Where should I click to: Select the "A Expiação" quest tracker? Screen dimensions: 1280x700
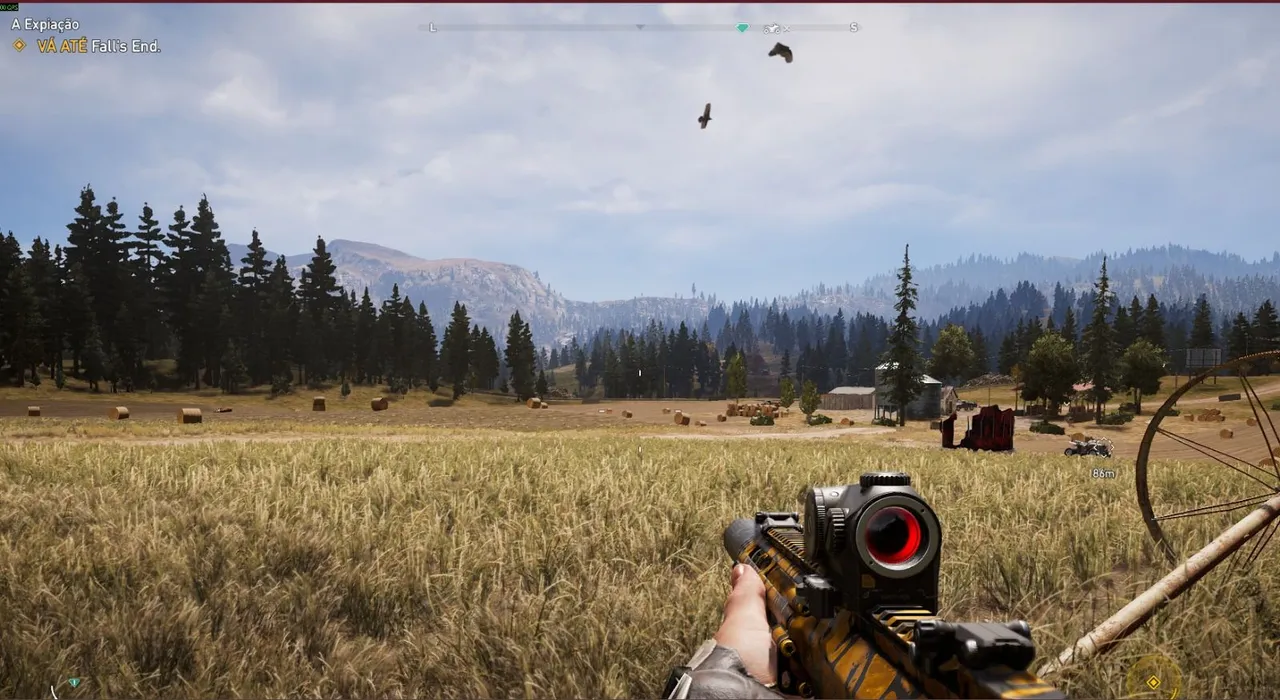[x=45, y=24]
